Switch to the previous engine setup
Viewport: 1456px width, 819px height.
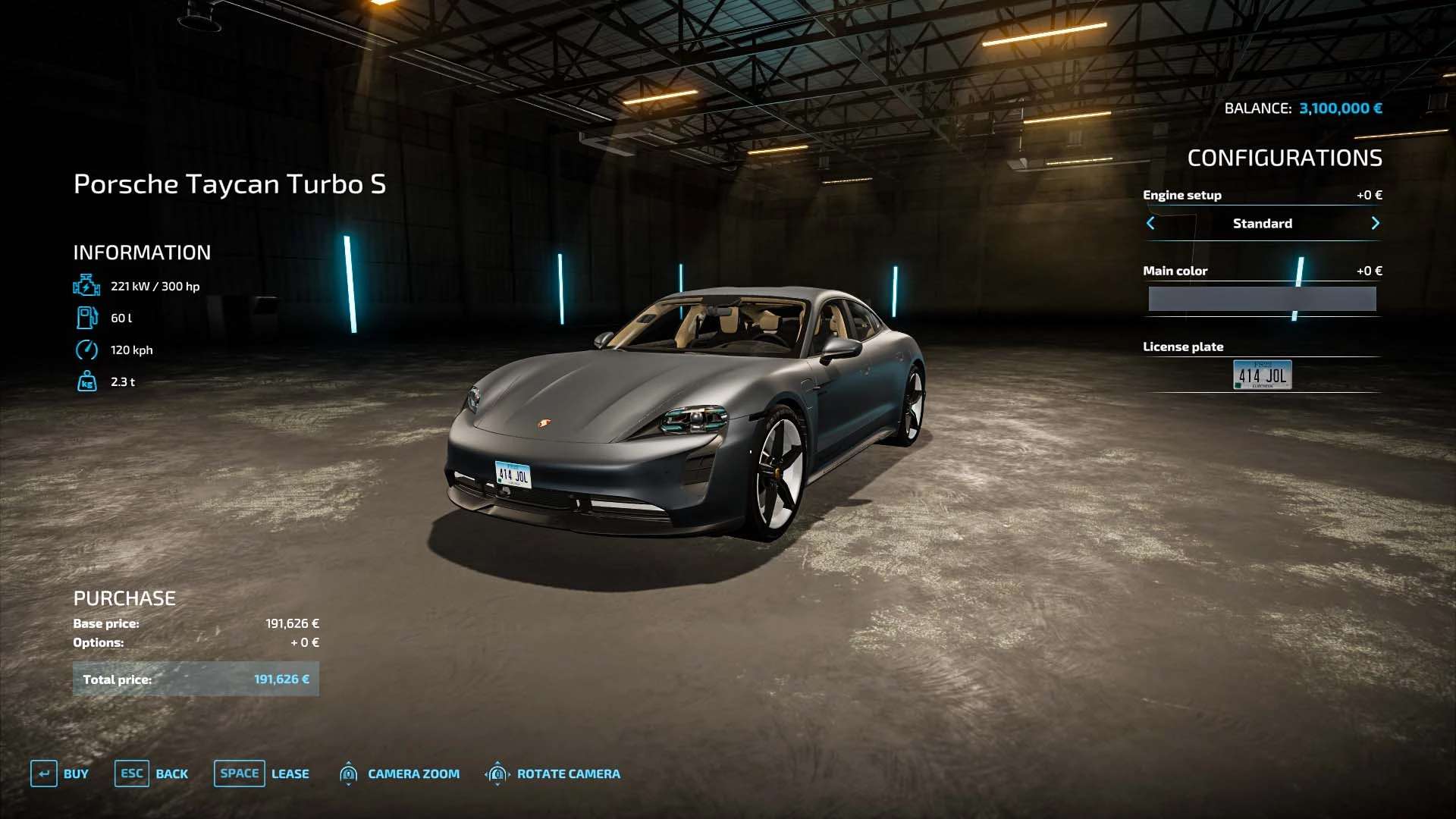point(1150,223)
